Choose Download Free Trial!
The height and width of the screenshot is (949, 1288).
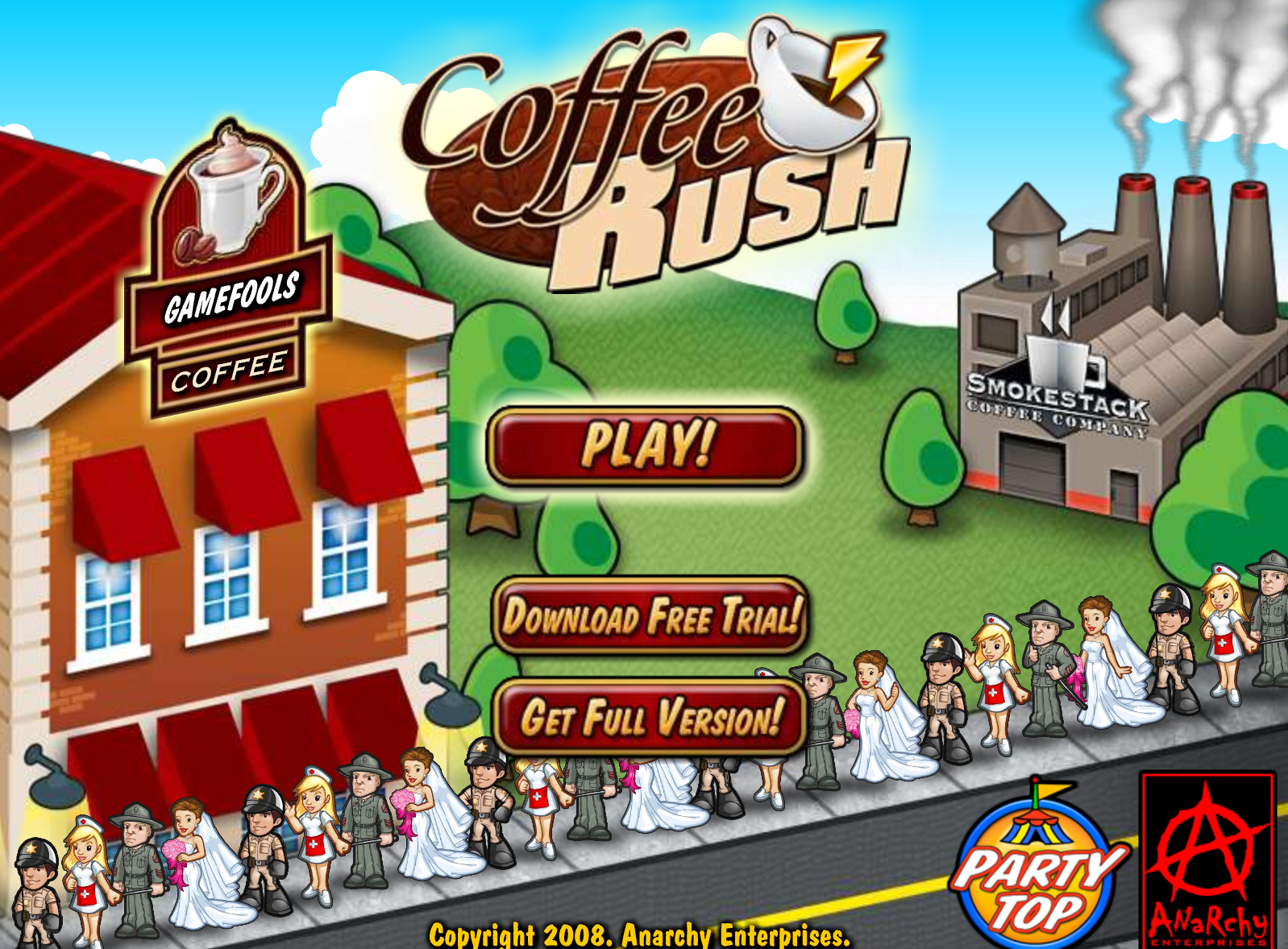pyautogui.click(x=650, y=616)
